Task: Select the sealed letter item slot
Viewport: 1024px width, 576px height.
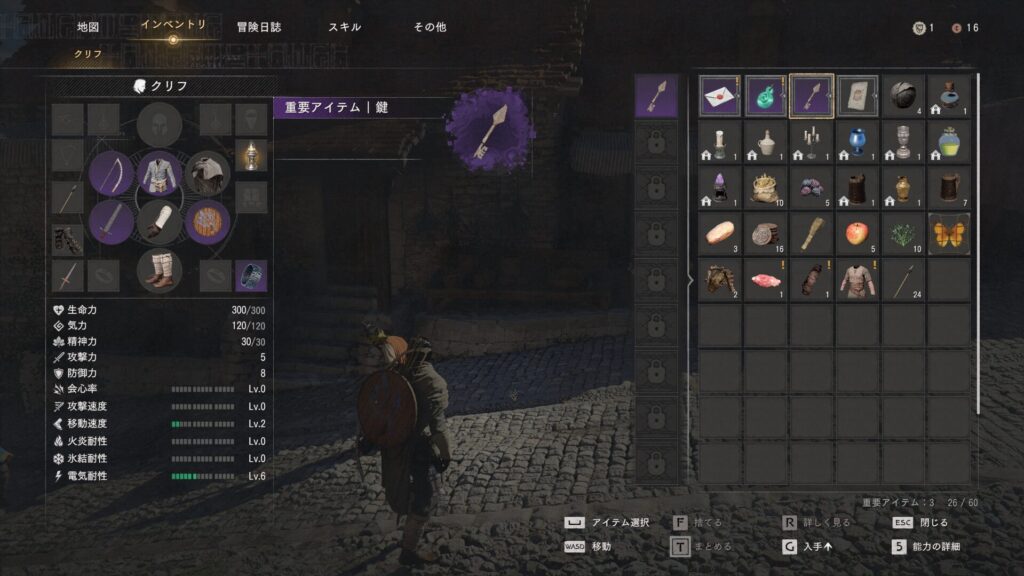Action: [x=720, y=96]
